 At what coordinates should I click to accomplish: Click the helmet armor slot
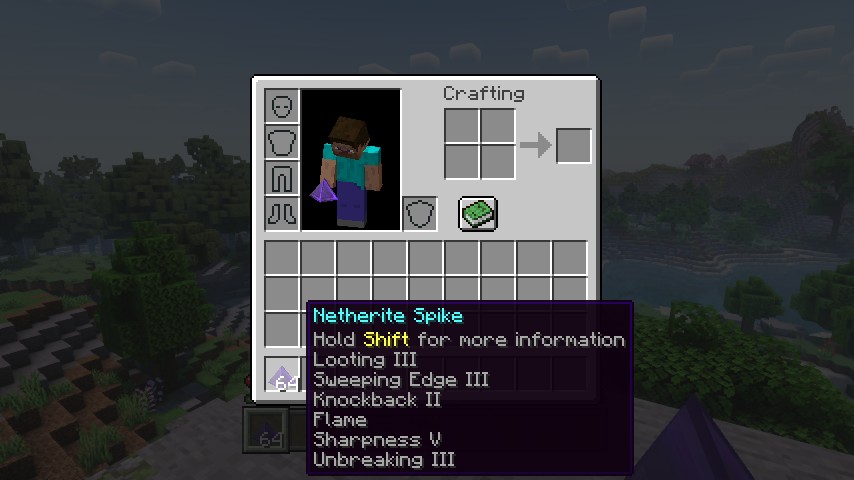(x=282, y=106)
